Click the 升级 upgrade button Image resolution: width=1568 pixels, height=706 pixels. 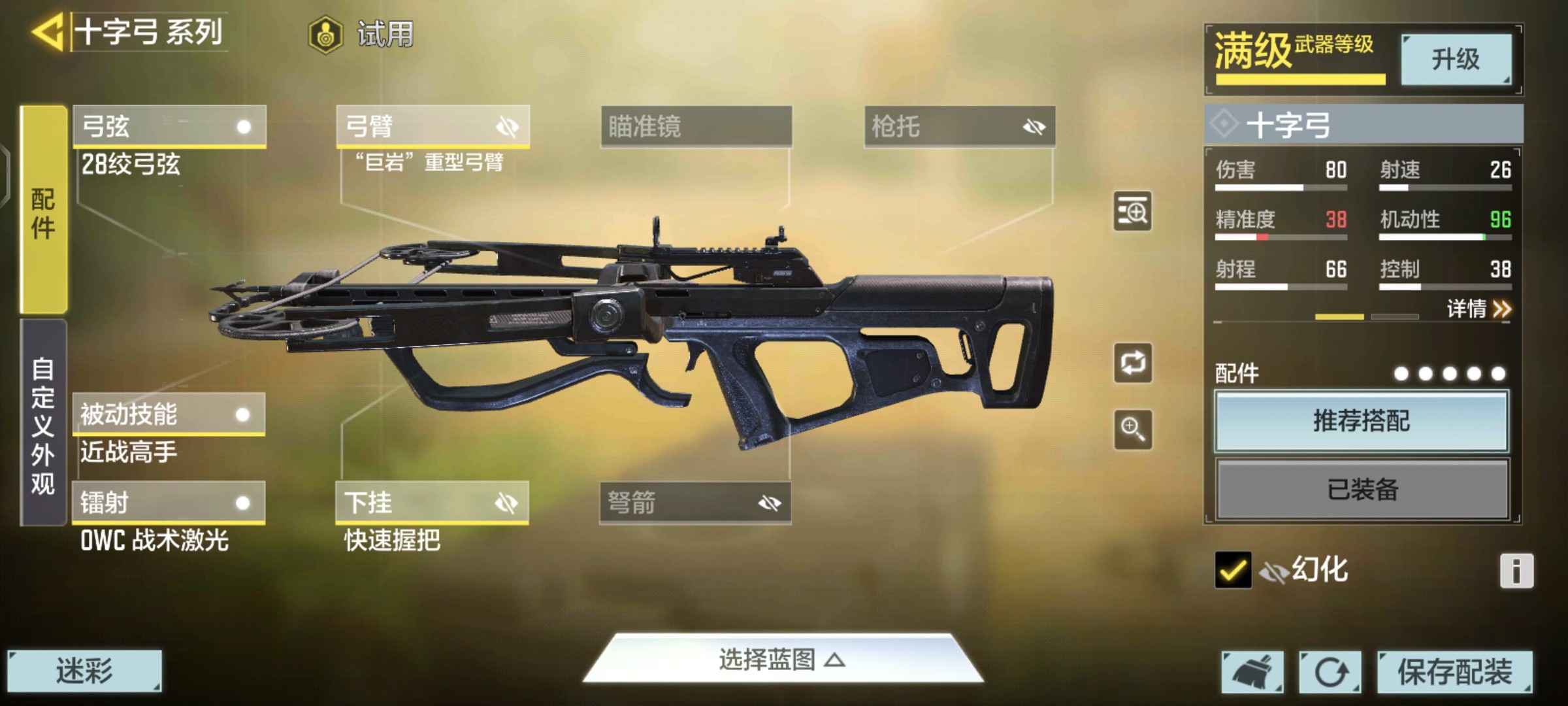click(1456, 59)
